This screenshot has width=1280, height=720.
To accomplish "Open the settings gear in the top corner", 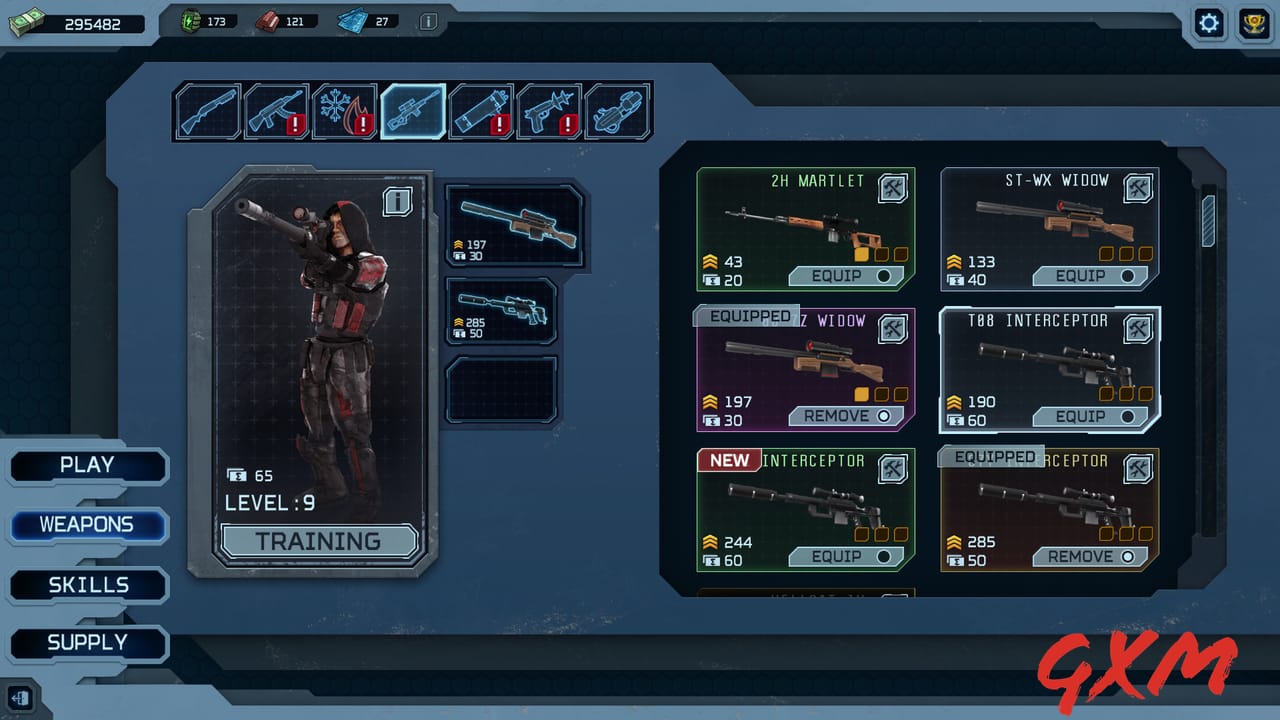I will pyautogui.click(x=1209, y=23).
